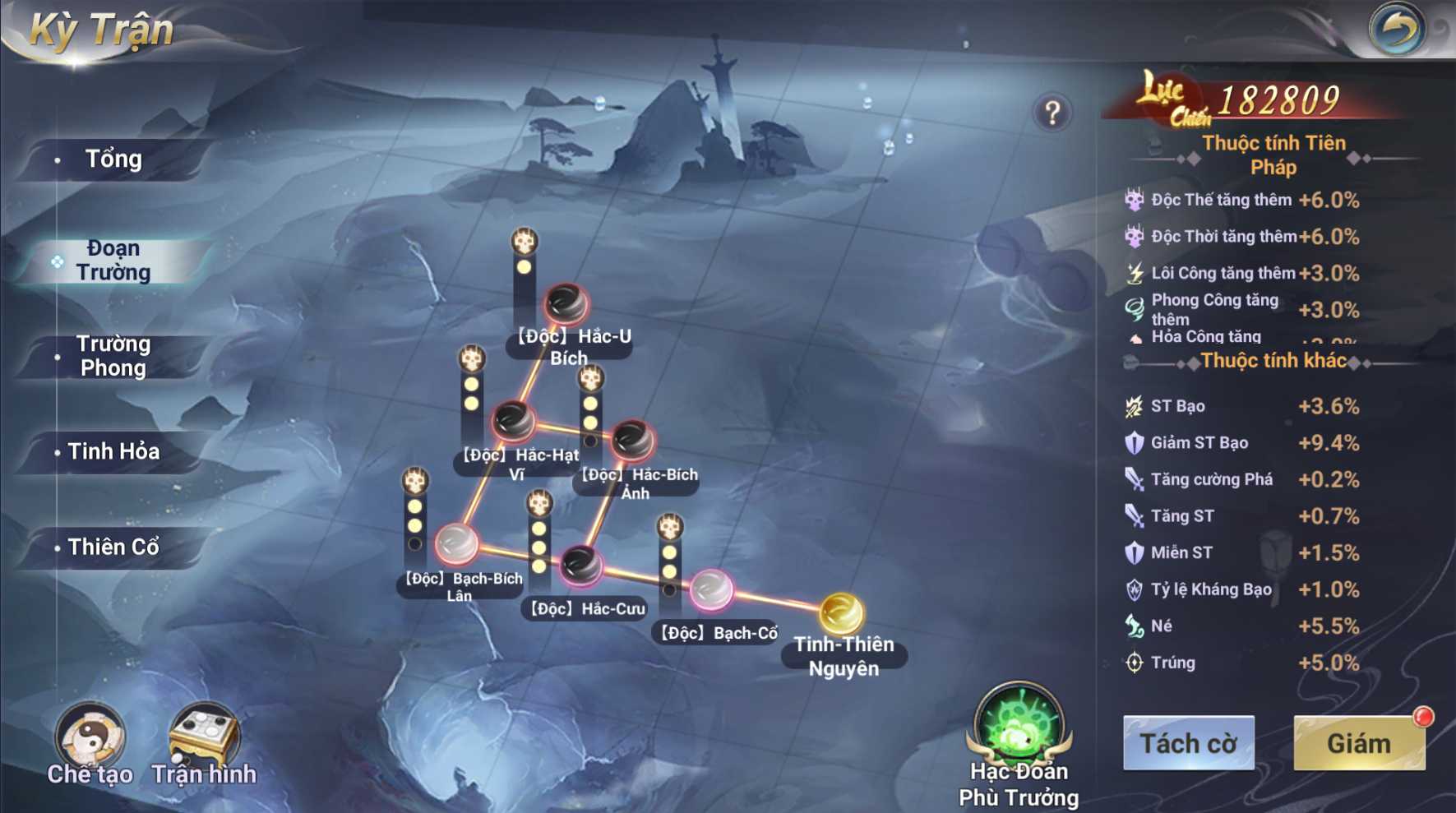Choose the Hắc-Bích Ảnh chess piece

coord(631,441)
